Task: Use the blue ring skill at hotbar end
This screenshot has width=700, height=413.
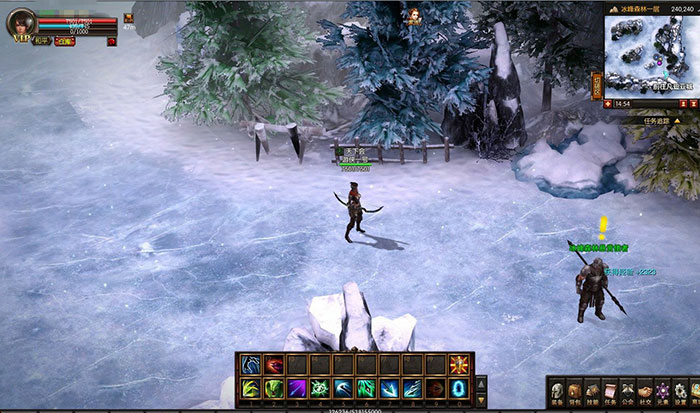Action: 459,388
